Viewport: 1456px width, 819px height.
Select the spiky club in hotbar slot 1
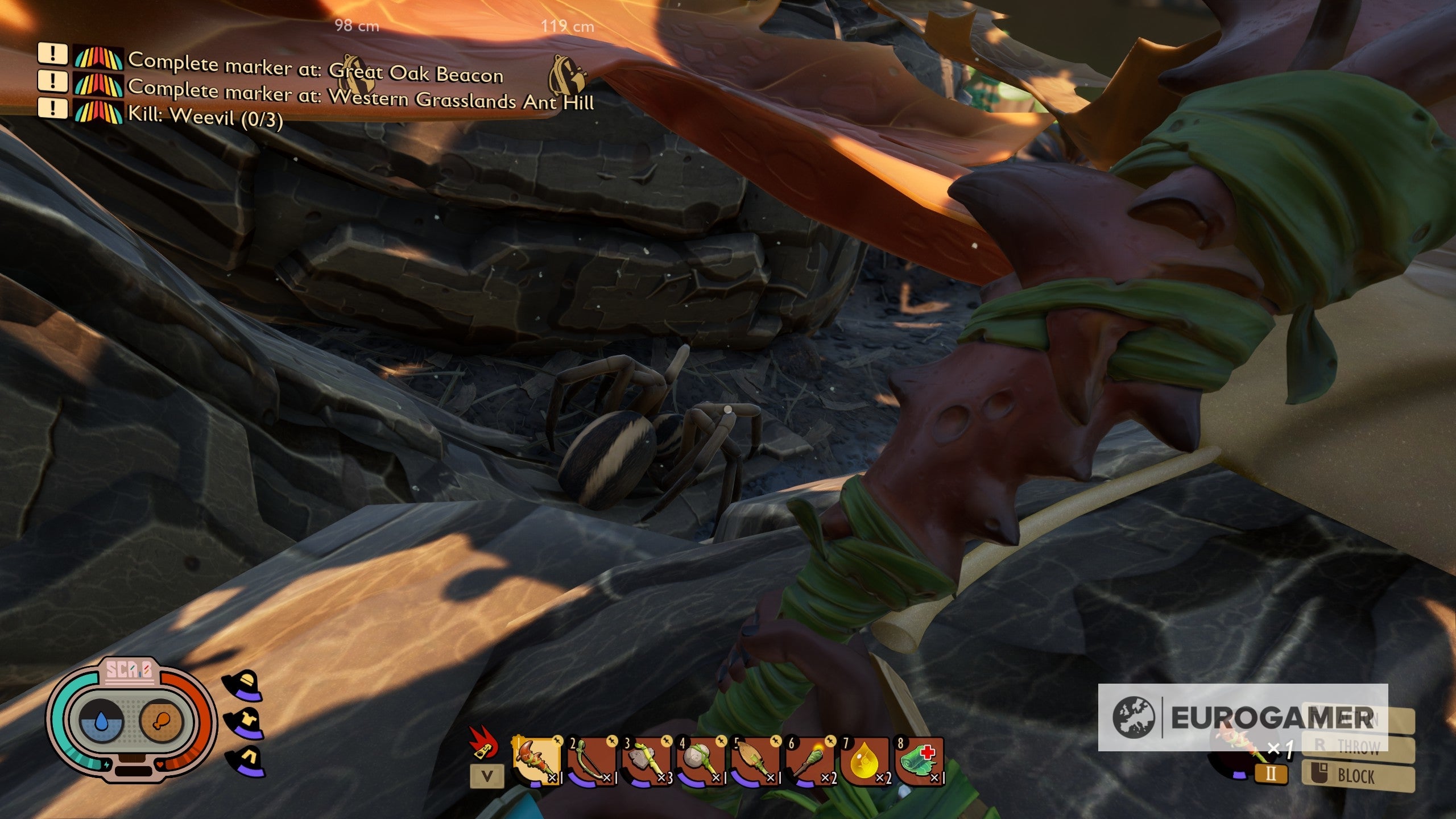coord(536,761)
